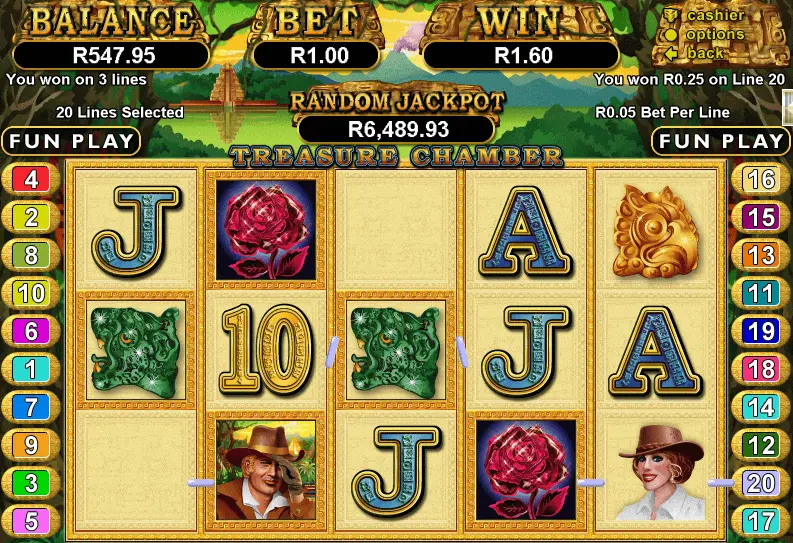Select payline 6 button
The width and height of the screenshot is (793, 543).
[x=31, y=331]
